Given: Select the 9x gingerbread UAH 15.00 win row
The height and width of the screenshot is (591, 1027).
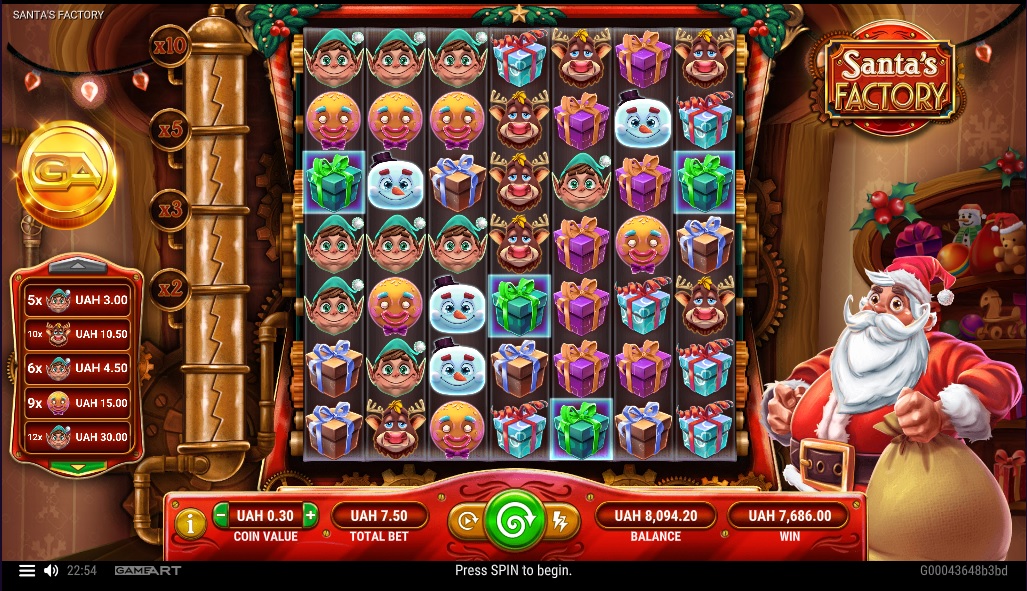Looking at the screenshot, I should (x=77, y=402).
